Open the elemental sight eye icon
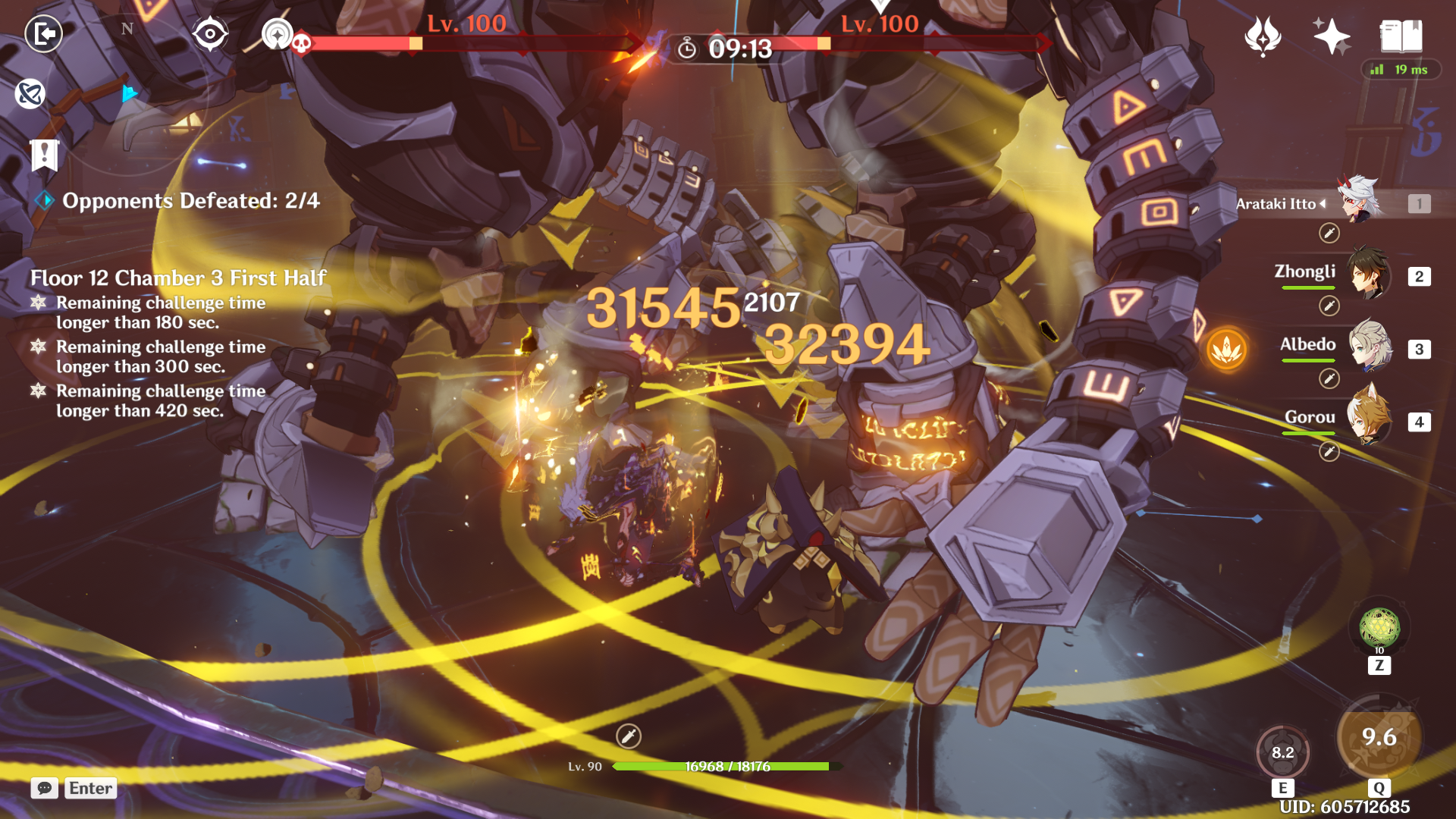The image size is (1456, 819). pyautogui.click(x=210, y=34)
